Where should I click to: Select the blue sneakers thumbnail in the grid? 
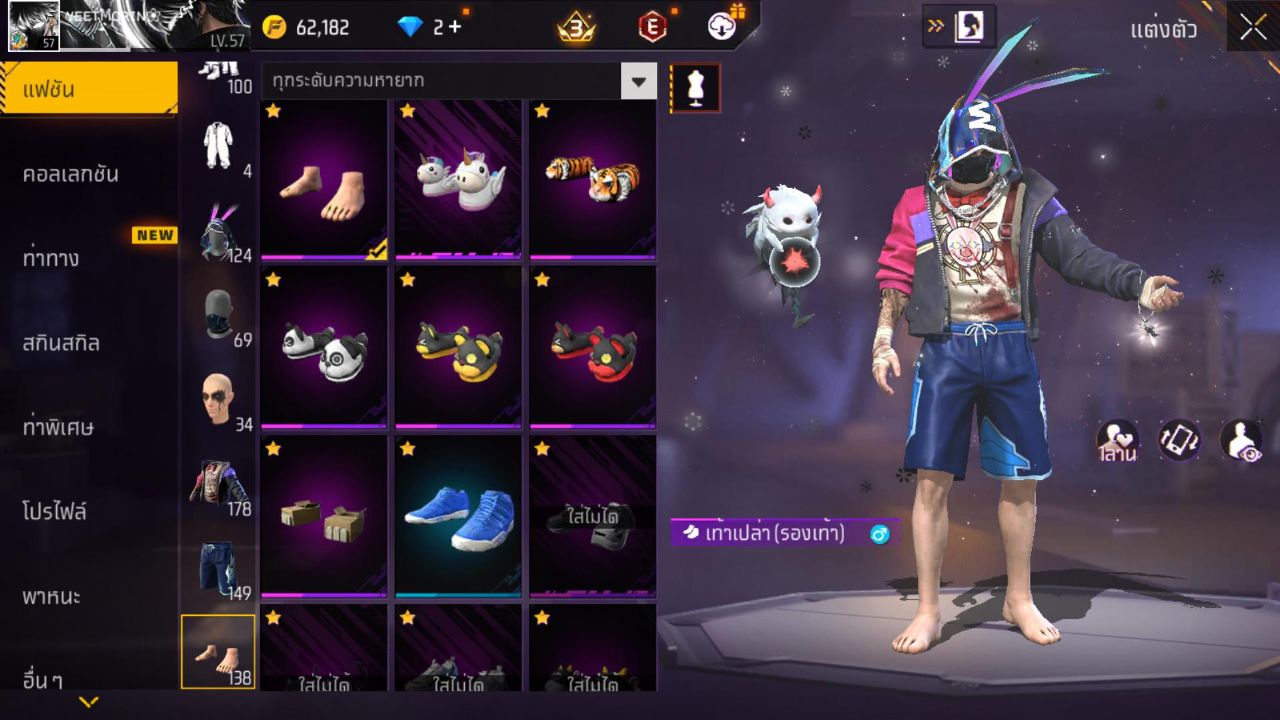[457, 515]
